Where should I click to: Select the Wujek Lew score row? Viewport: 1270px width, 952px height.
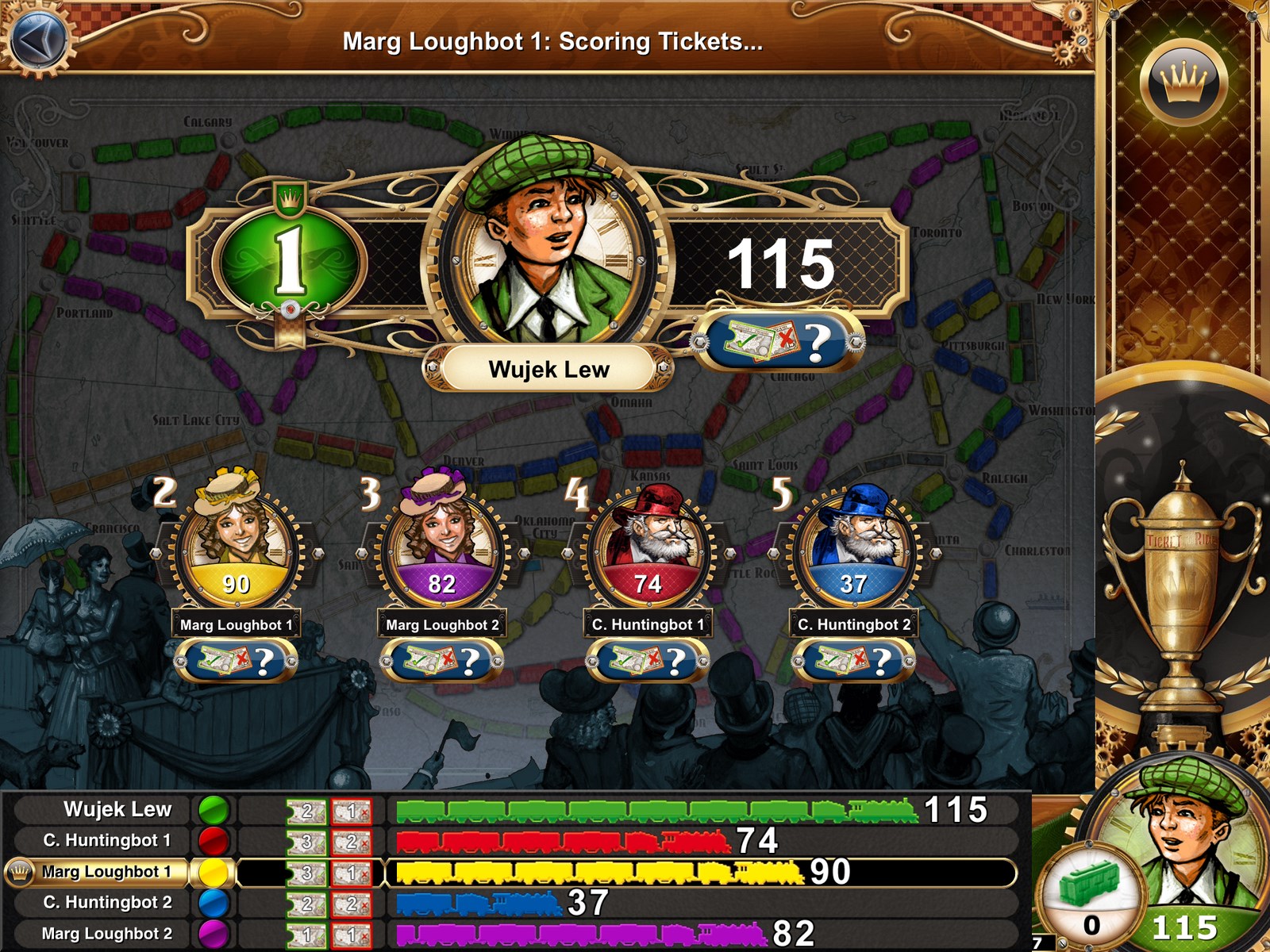[117, 809]
